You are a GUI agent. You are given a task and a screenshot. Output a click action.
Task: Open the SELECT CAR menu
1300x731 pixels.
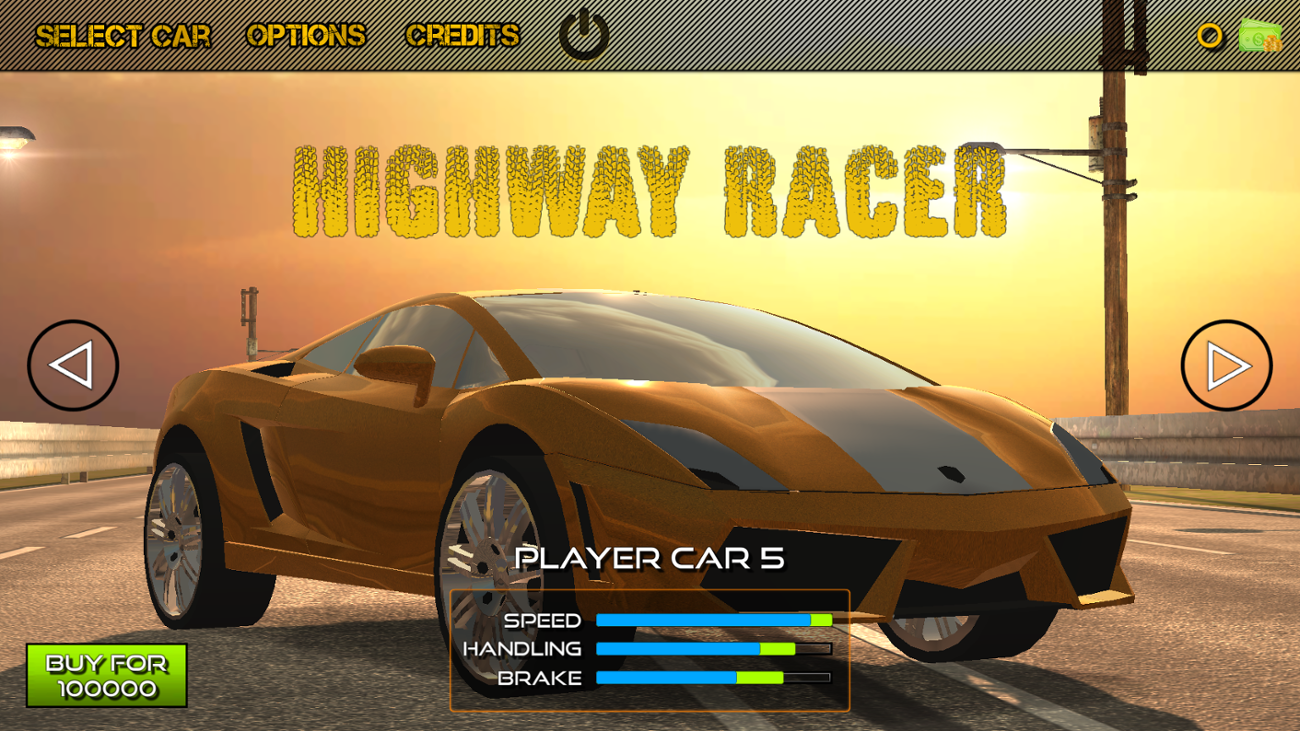(x=124, y=35)
